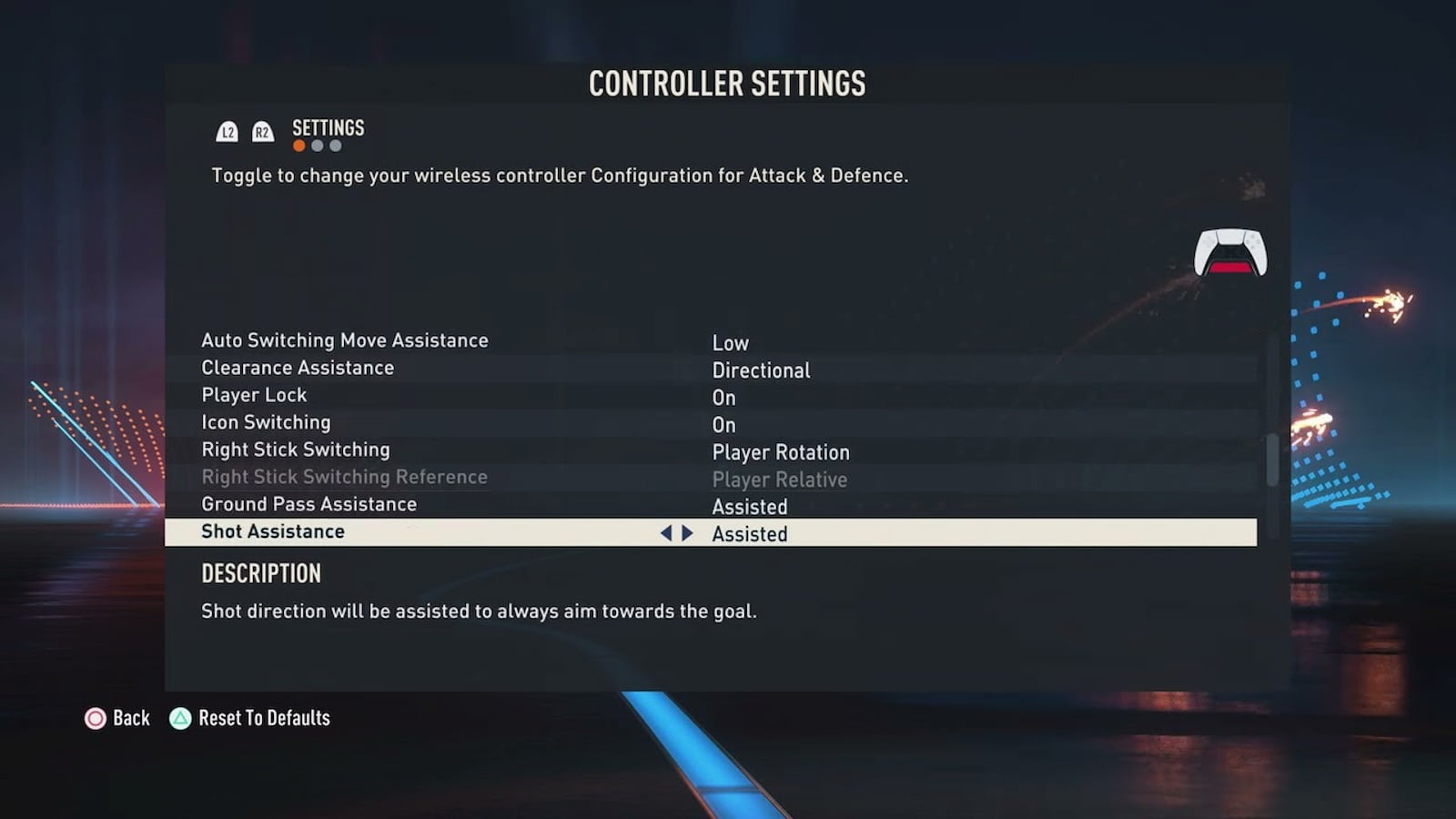
Task: Switch to the Settings tab heading
Action: point(328,128)
